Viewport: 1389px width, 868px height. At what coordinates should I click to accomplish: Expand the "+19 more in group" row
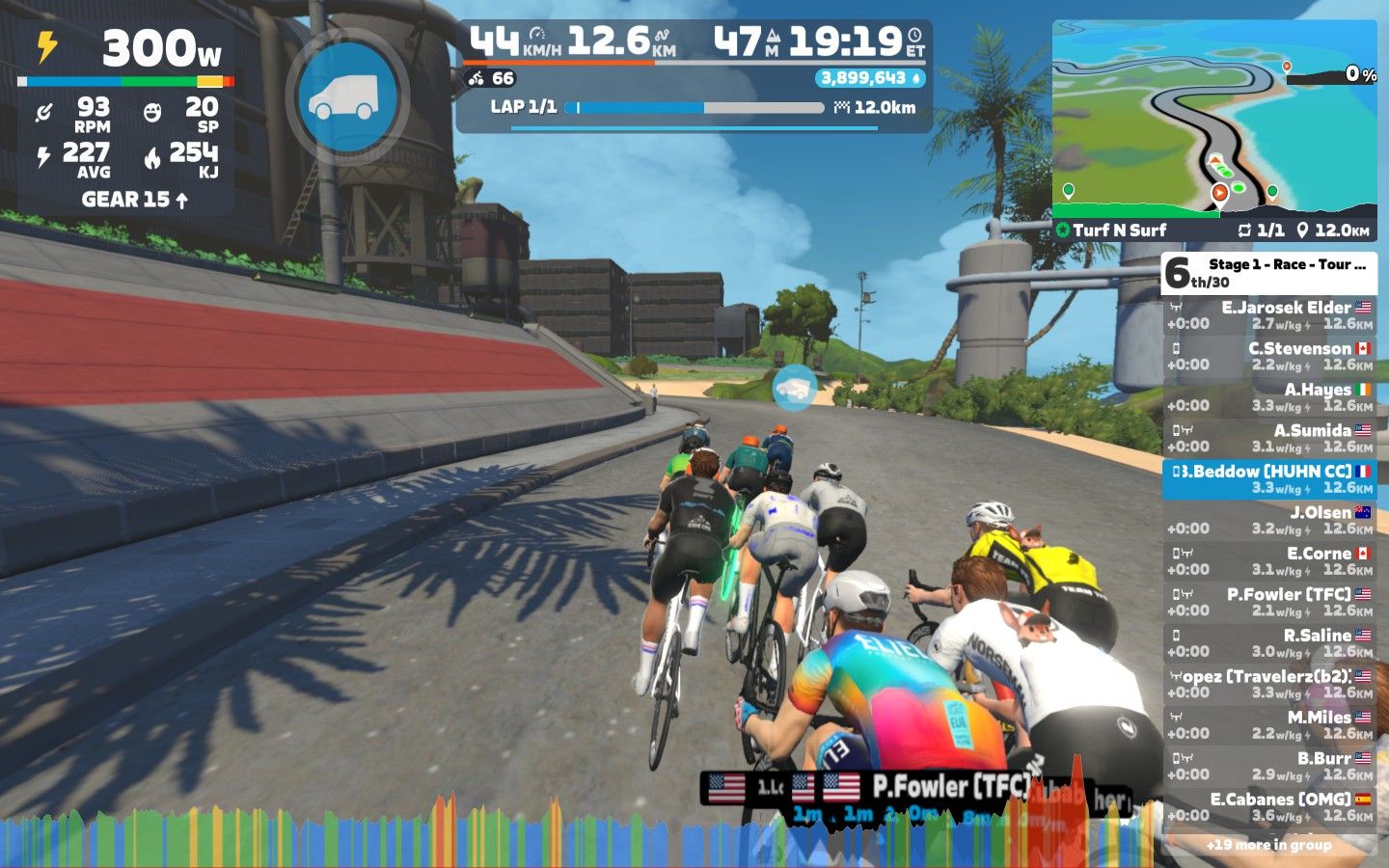click(1268, 845)
